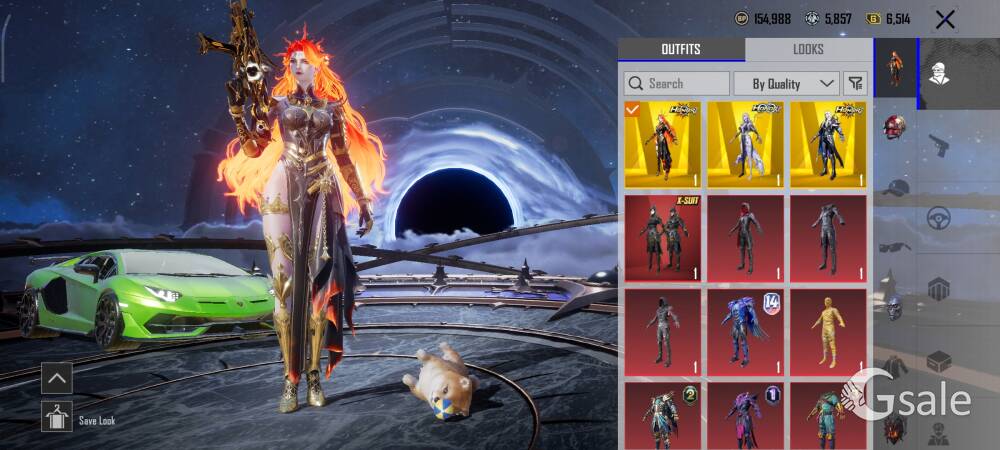The height and width of the screenshot is (450, 1000).
Task: Select the bearded character portrait category
Action: click(x=938, y=72)
